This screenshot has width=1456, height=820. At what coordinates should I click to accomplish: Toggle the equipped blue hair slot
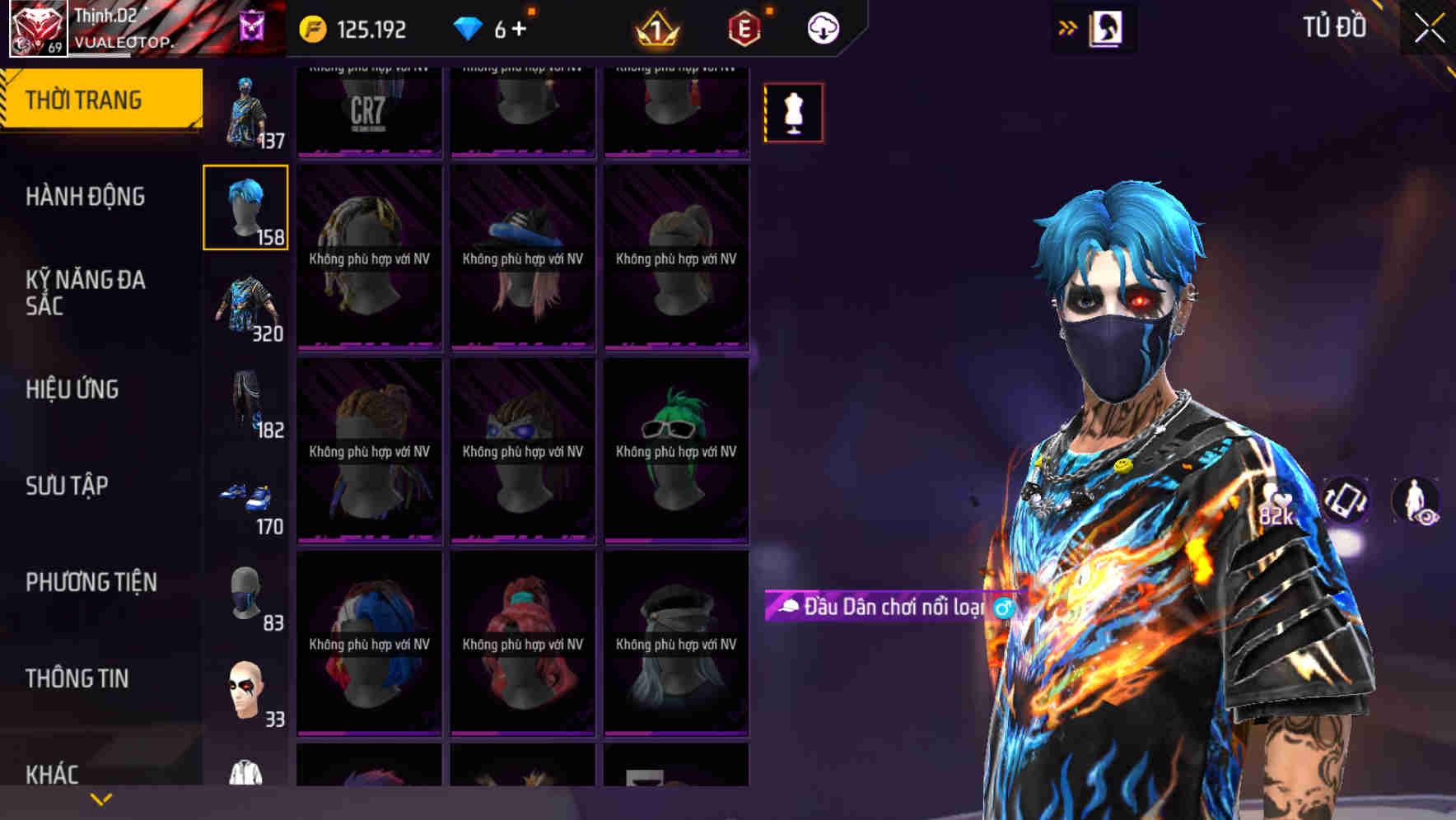point(245,207)
